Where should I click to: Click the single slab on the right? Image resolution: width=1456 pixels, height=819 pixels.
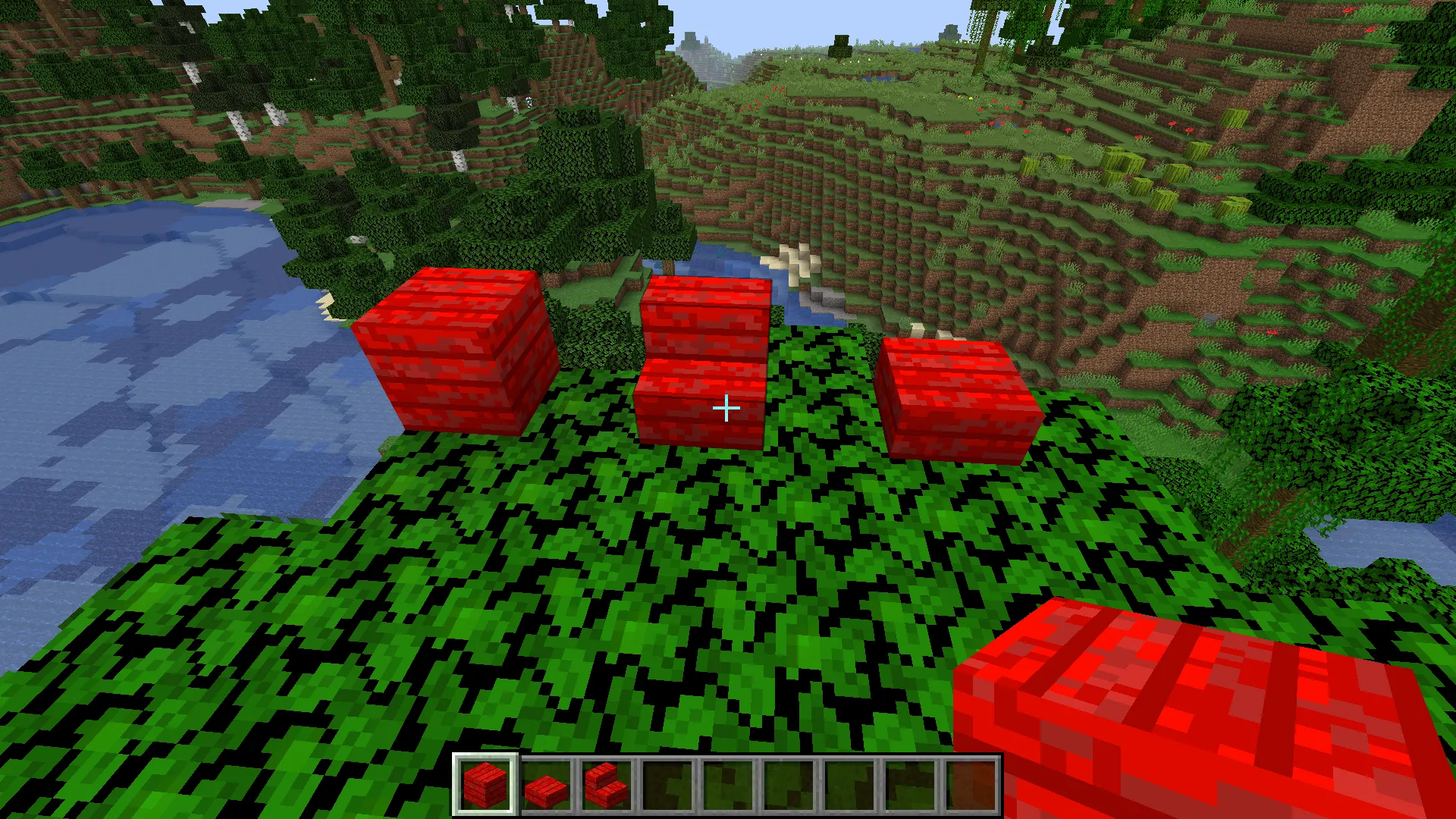(959, 398)
